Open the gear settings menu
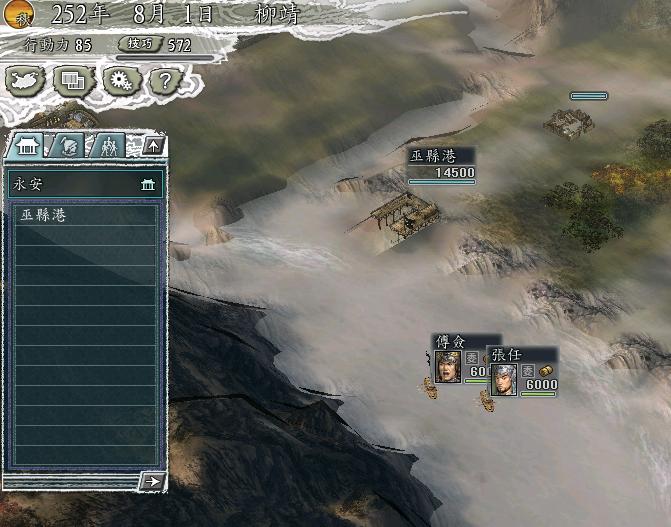Image resolution: width=671 pixels, height=527 pixels. click(x=119, y=81)
